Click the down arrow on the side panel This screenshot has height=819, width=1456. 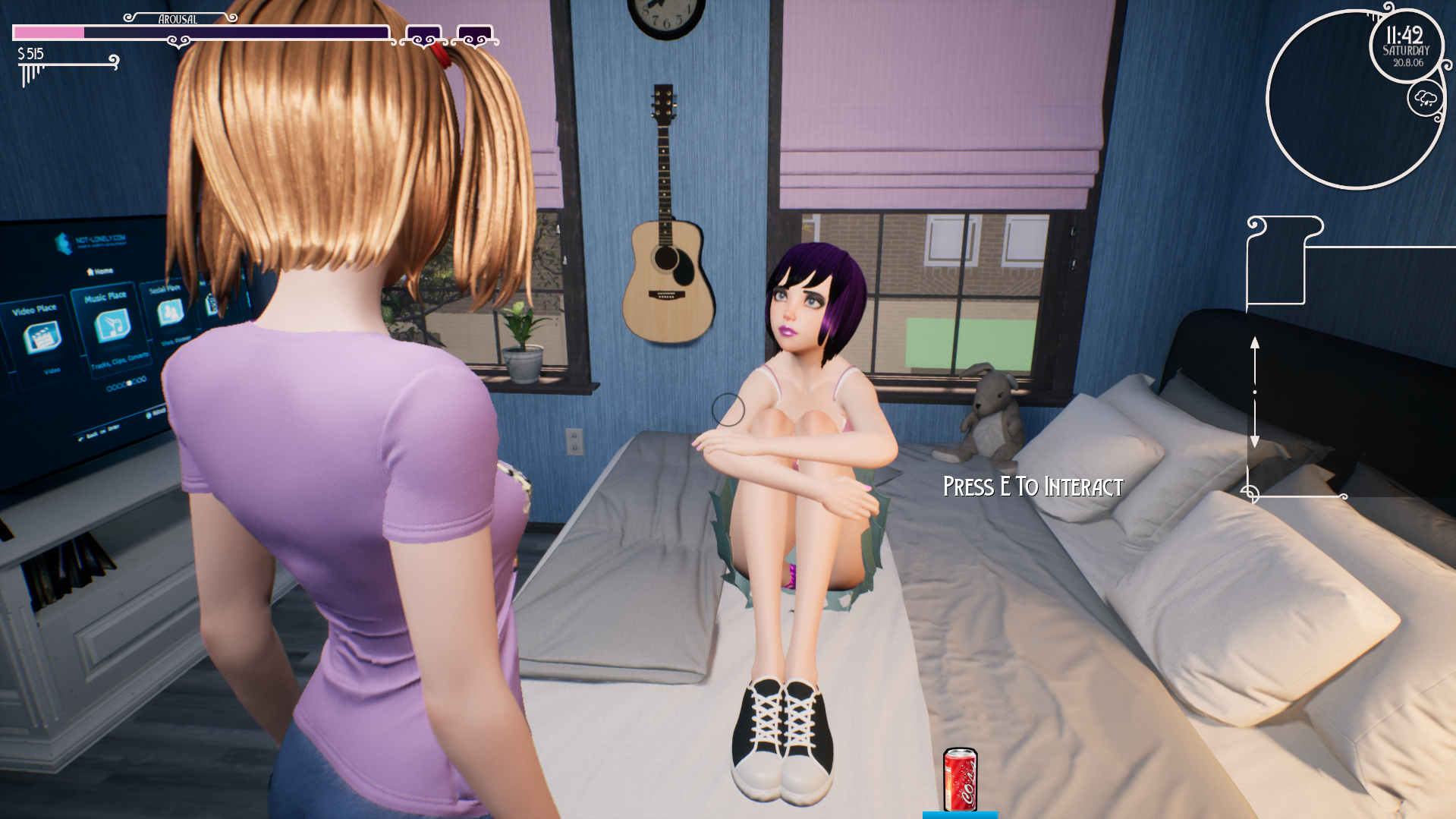tap(1255, 439)
